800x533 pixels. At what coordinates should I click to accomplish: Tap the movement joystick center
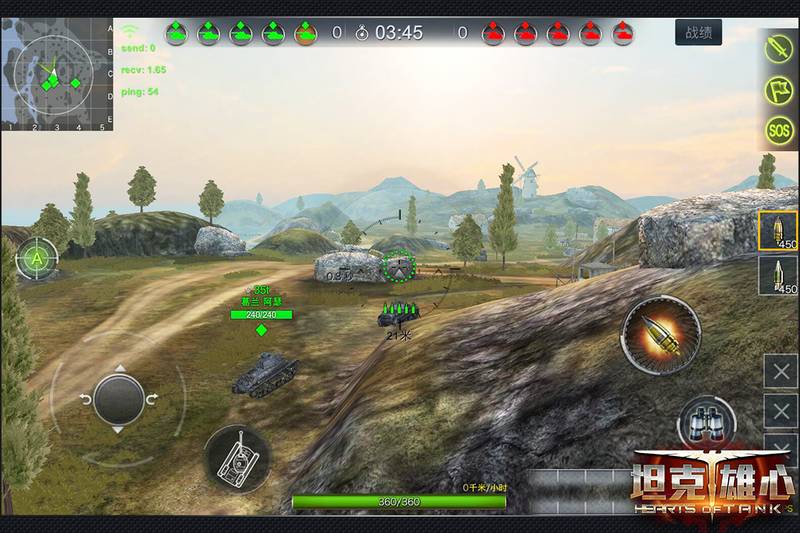point(118,399)
